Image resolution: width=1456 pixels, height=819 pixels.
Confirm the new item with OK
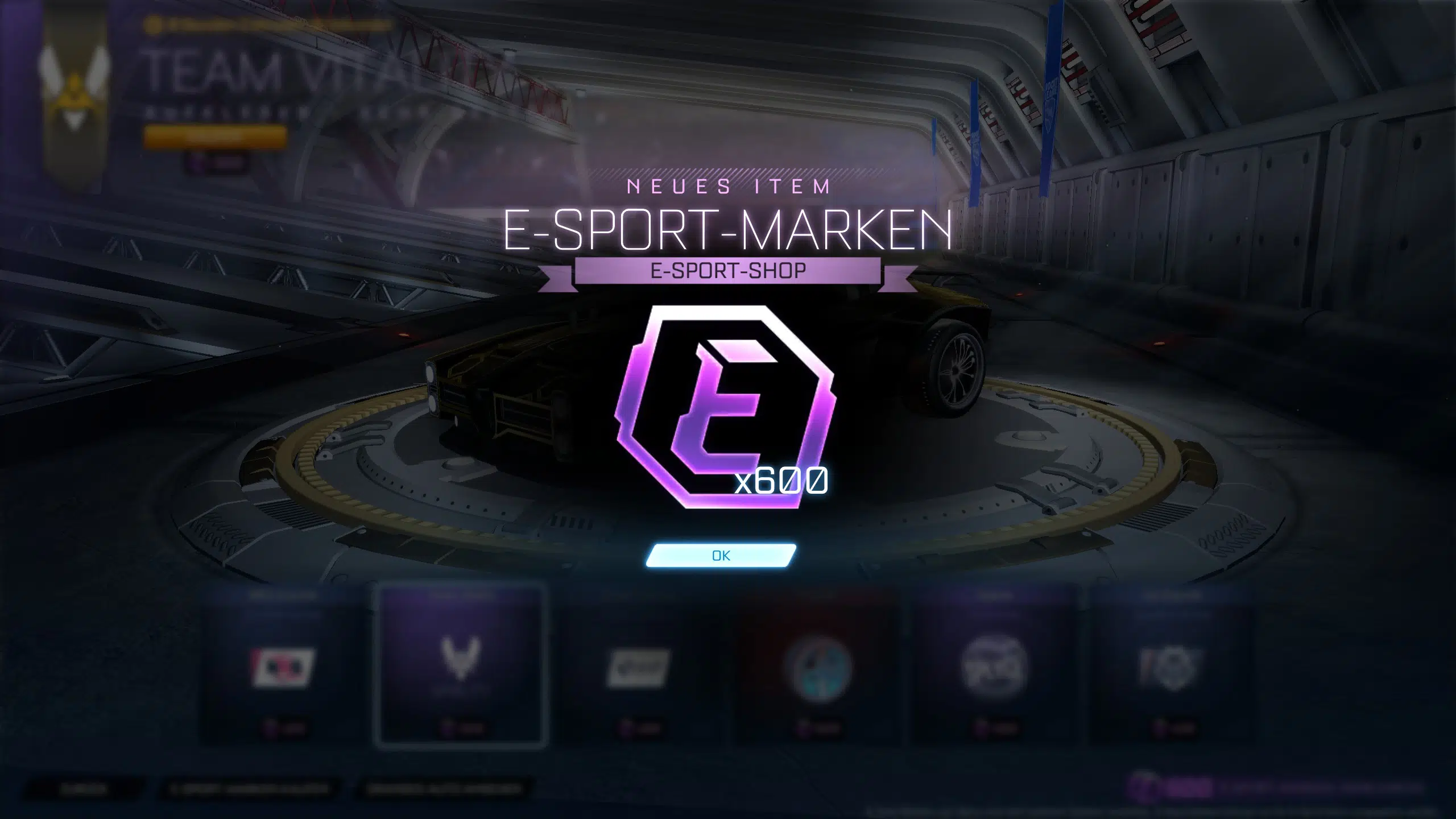pos(721,556)
